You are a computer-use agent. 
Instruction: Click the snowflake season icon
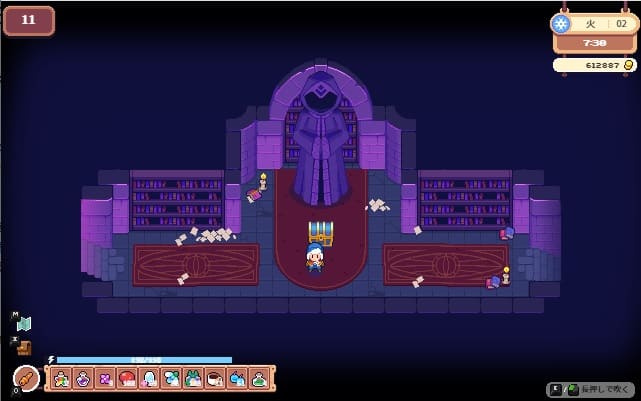click(562, 24)
